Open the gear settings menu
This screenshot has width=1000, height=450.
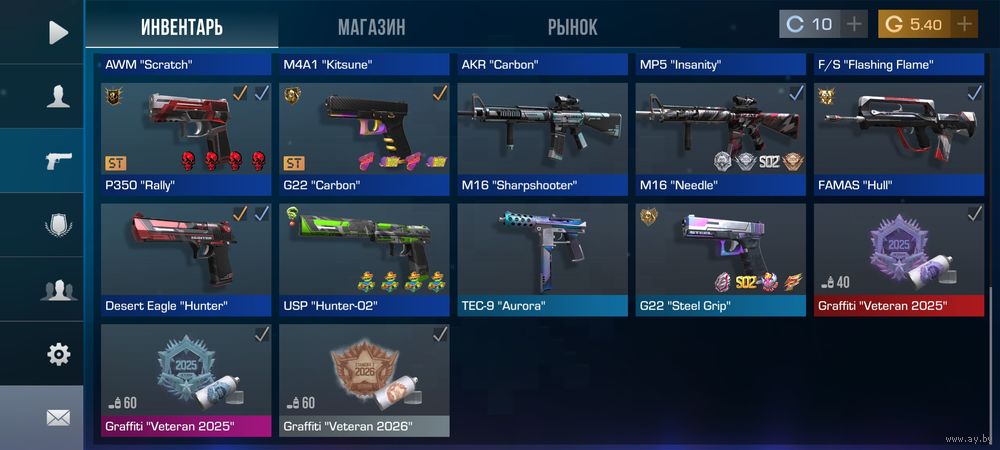pyautogui.click(x=58, y=354)
